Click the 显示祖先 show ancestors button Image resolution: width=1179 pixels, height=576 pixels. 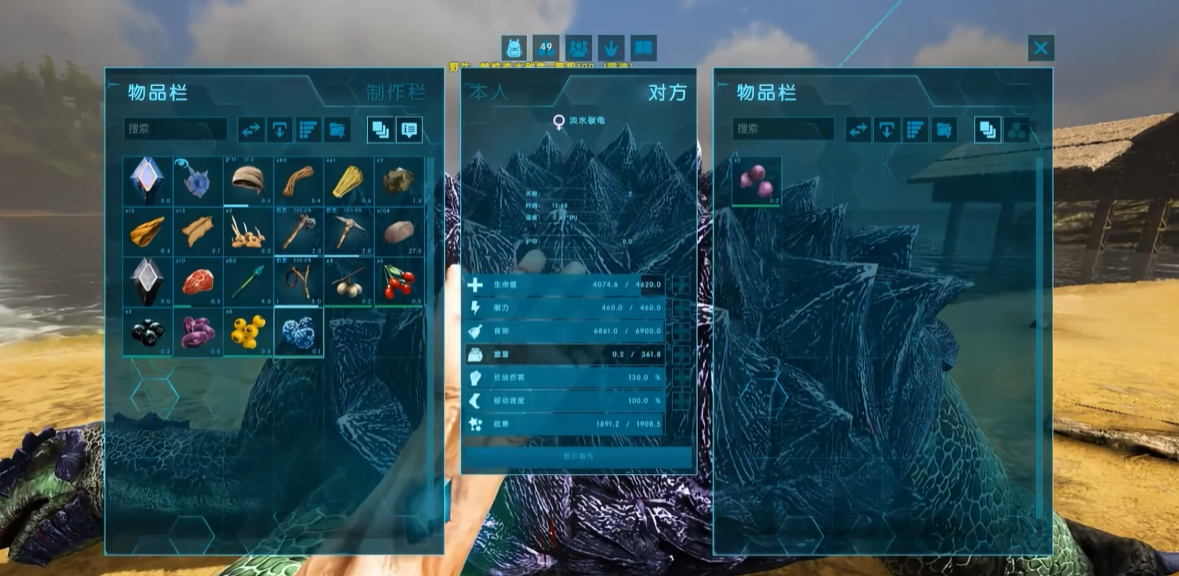[x=578, y=456]
